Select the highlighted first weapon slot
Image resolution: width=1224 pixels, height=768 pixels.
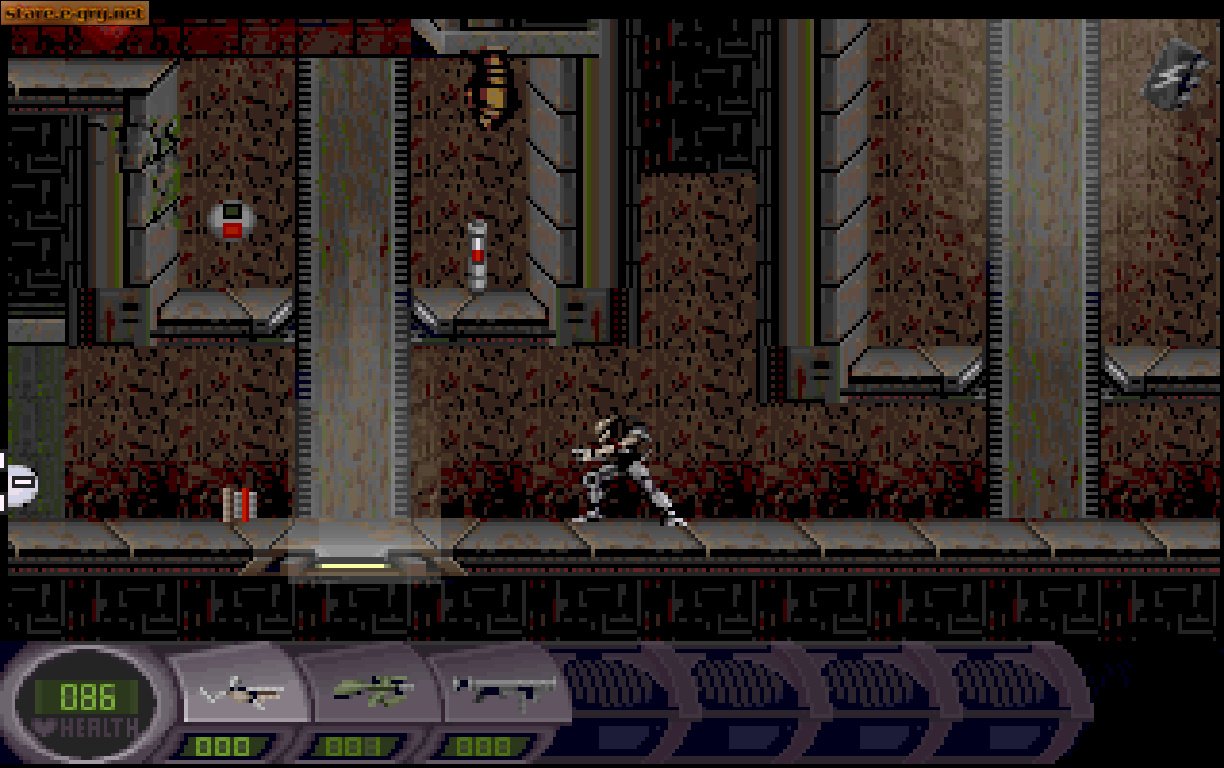pos(243,692)
